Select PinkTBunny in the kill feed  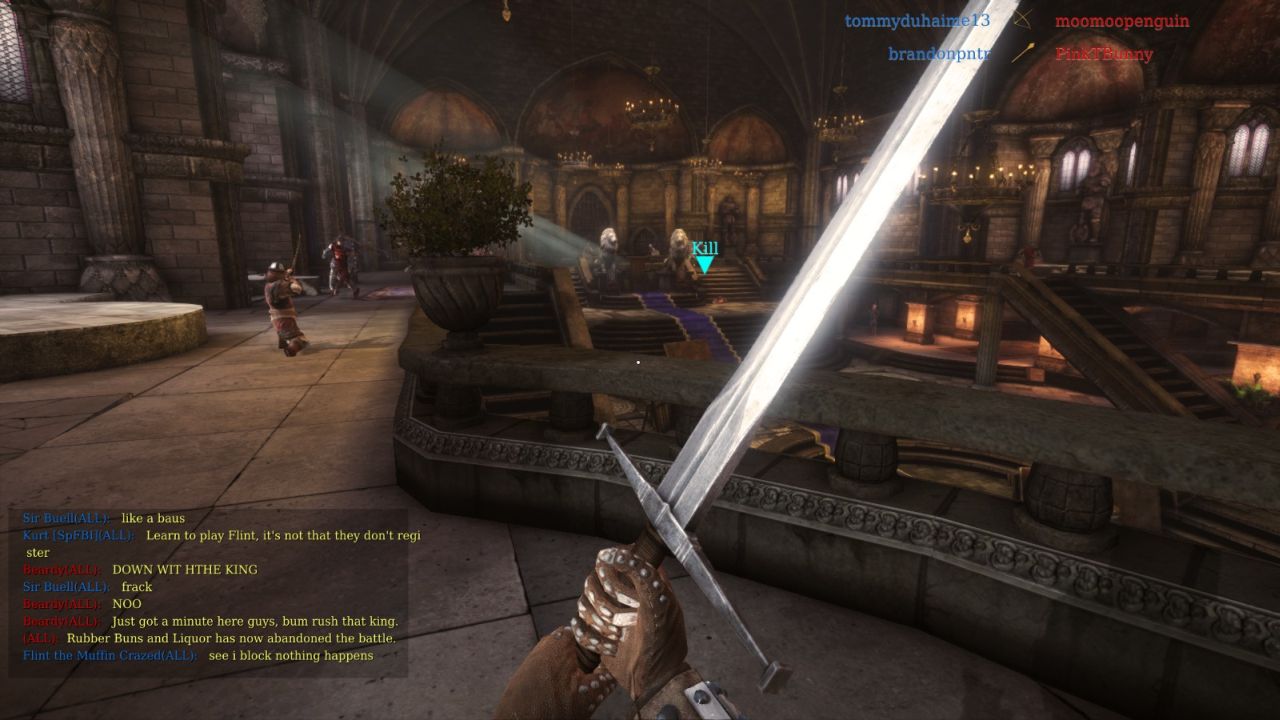tap(1104, 54)
